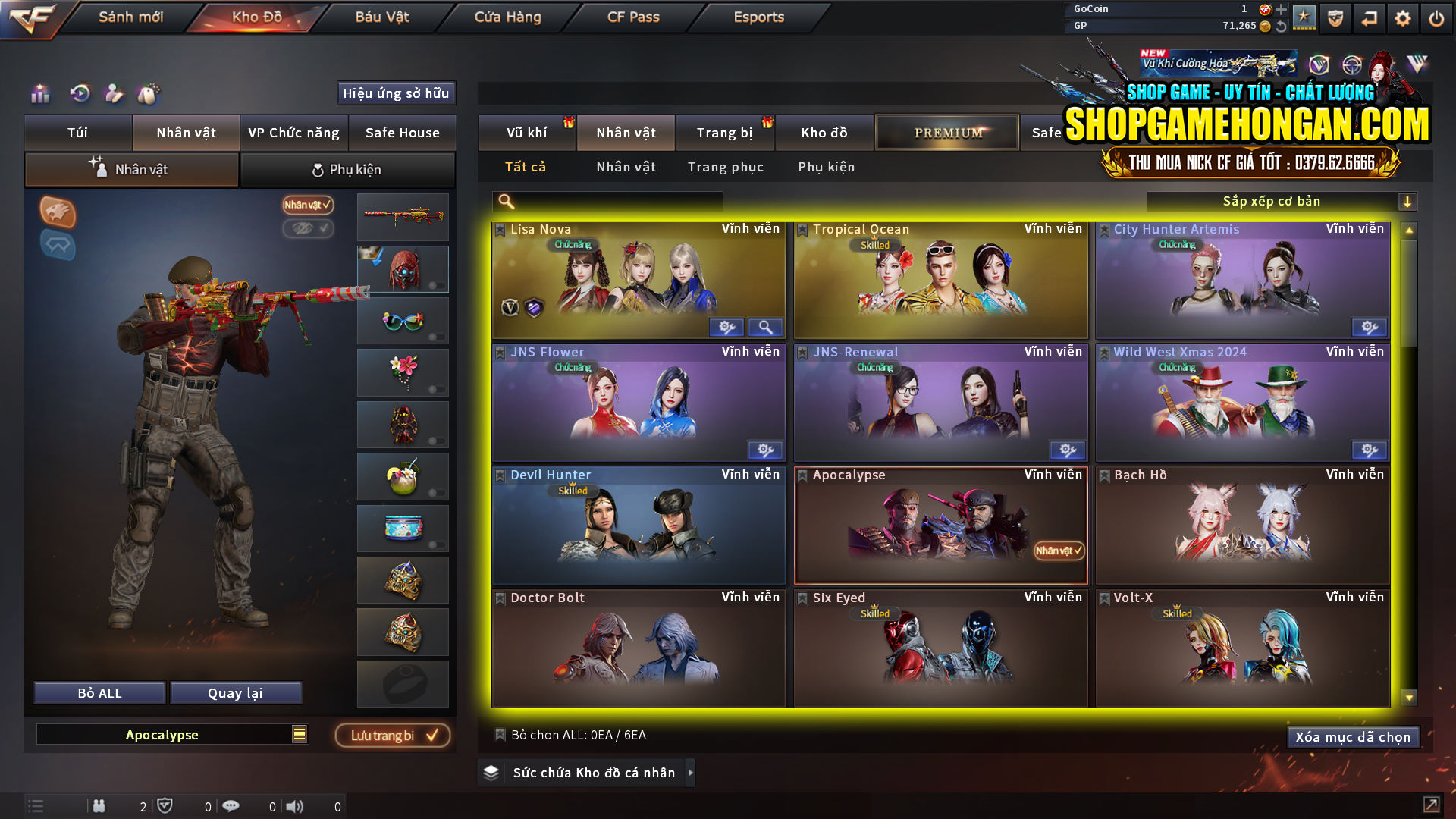The image size is (1456, 819).
Task: Open the dog tag collection icon
Action: point(149,93)
